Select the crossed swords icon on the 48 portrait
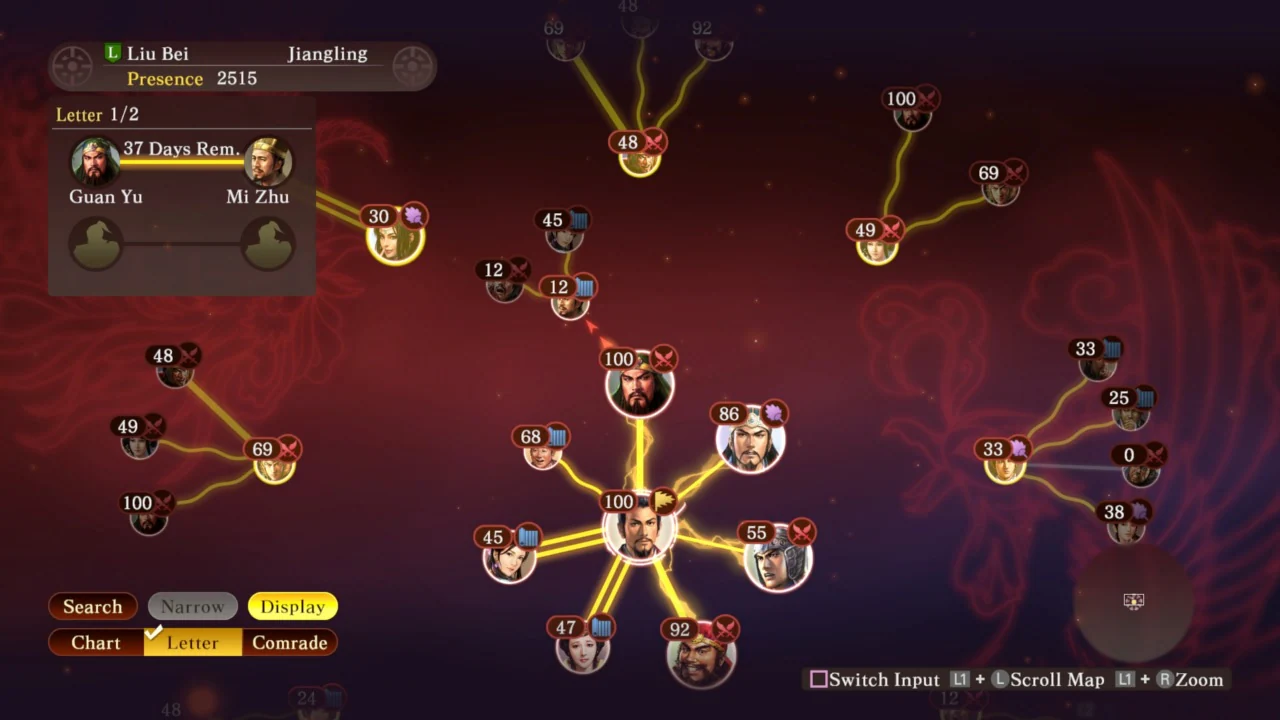The width and height of the screenshot is (1280, 720). point(656,142)
